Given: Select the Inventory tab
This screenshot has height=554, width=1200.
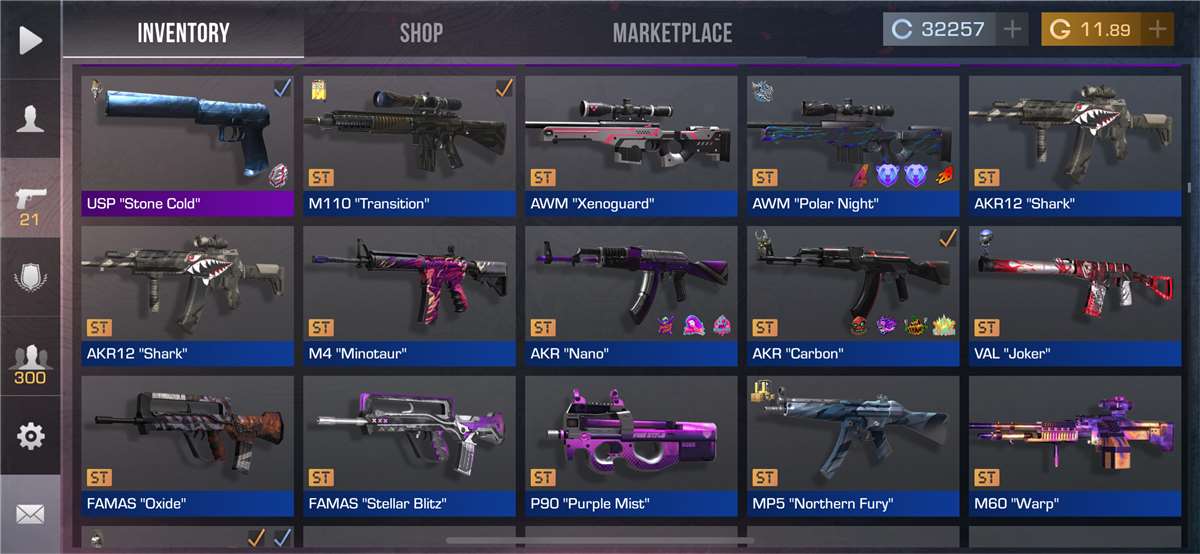Looking at the screenshot, I should tap(184, 32).
